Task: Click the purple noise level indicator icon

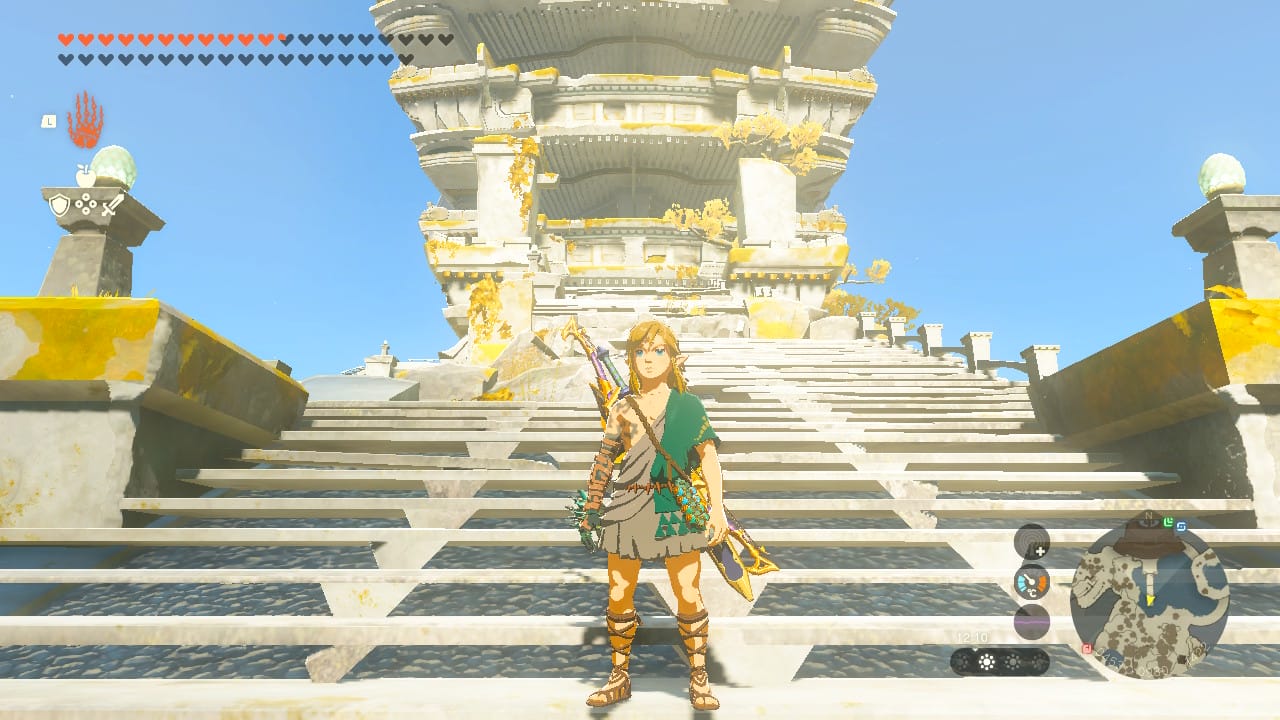Action: 1031,621
